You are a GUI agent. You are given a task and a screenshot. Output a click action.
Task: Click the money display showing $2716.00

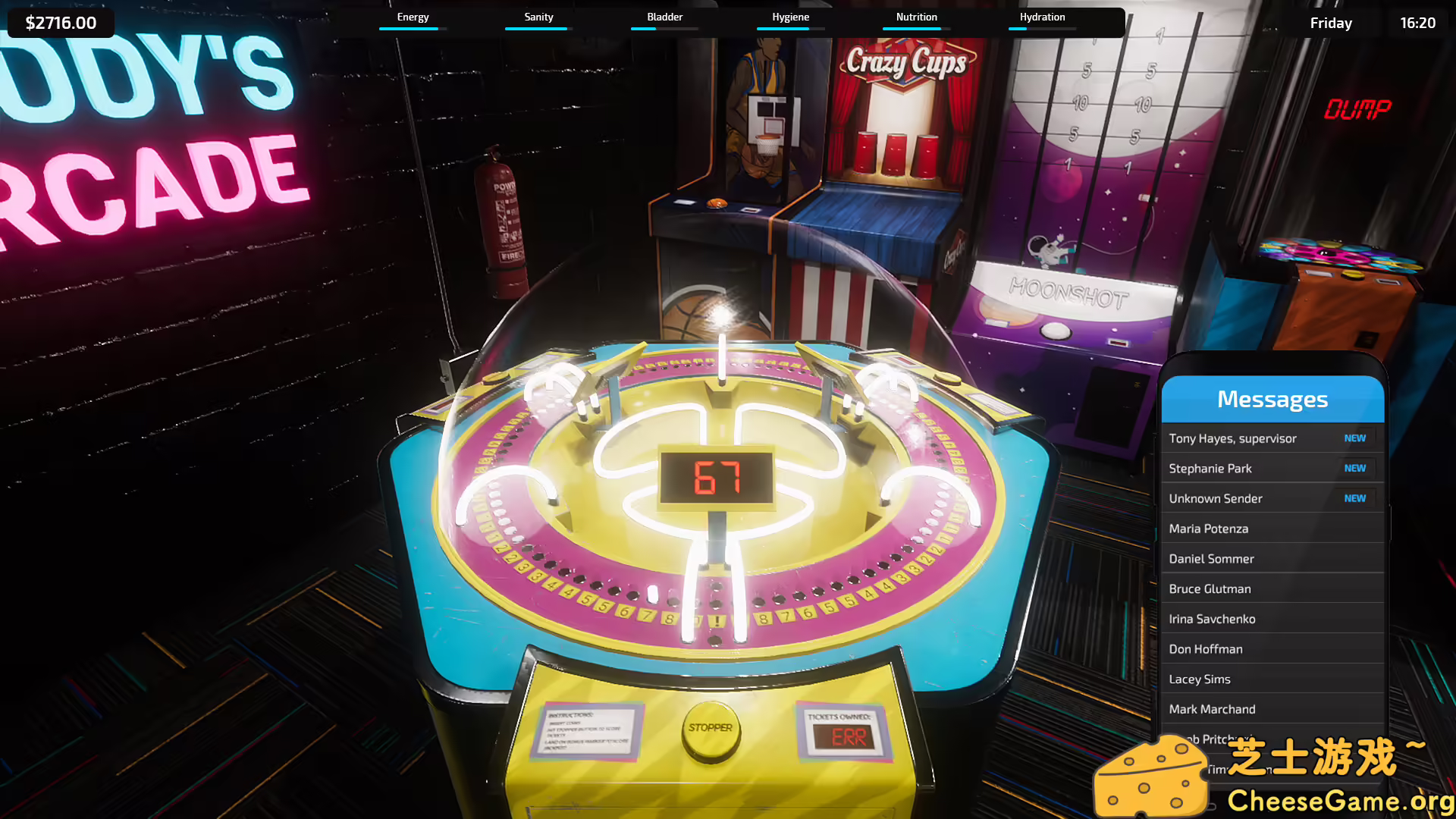(x=60, y=22)
